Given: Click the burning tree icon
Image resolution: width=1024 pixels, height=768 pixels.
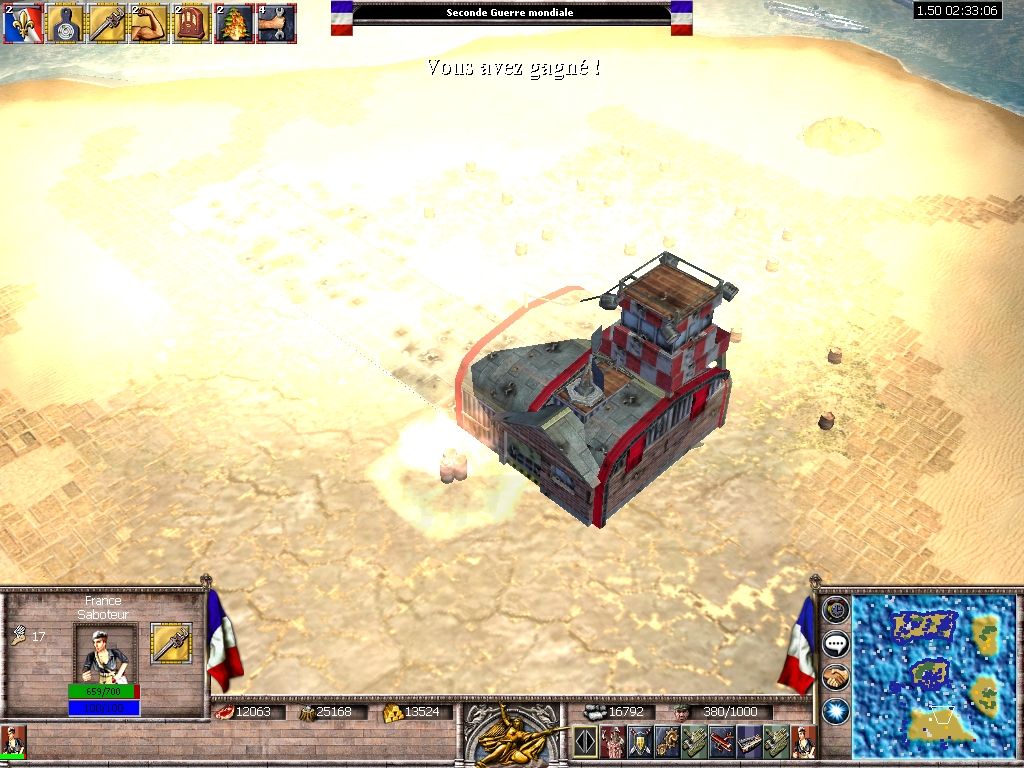Looking at the screenshot, I should (x=233, y=23).
